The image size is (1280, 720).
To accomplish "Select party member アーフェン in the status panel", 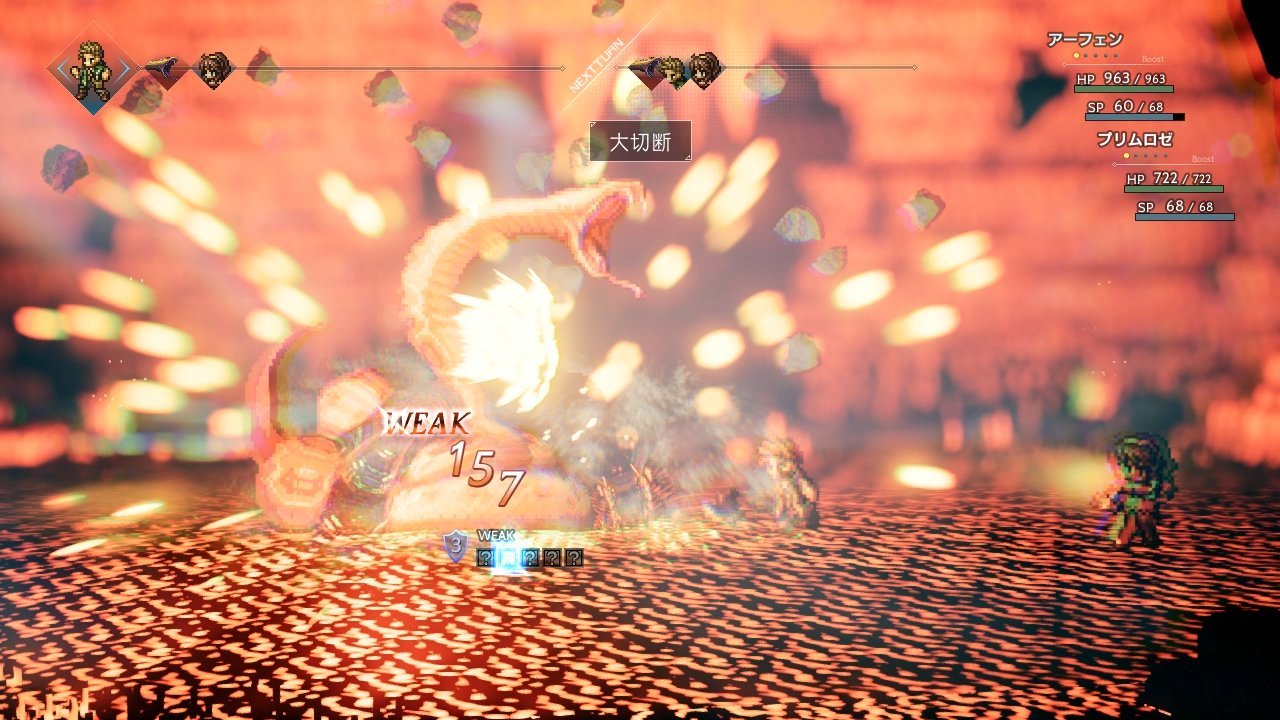I will pyautogui.click(x=1085, y=40).
